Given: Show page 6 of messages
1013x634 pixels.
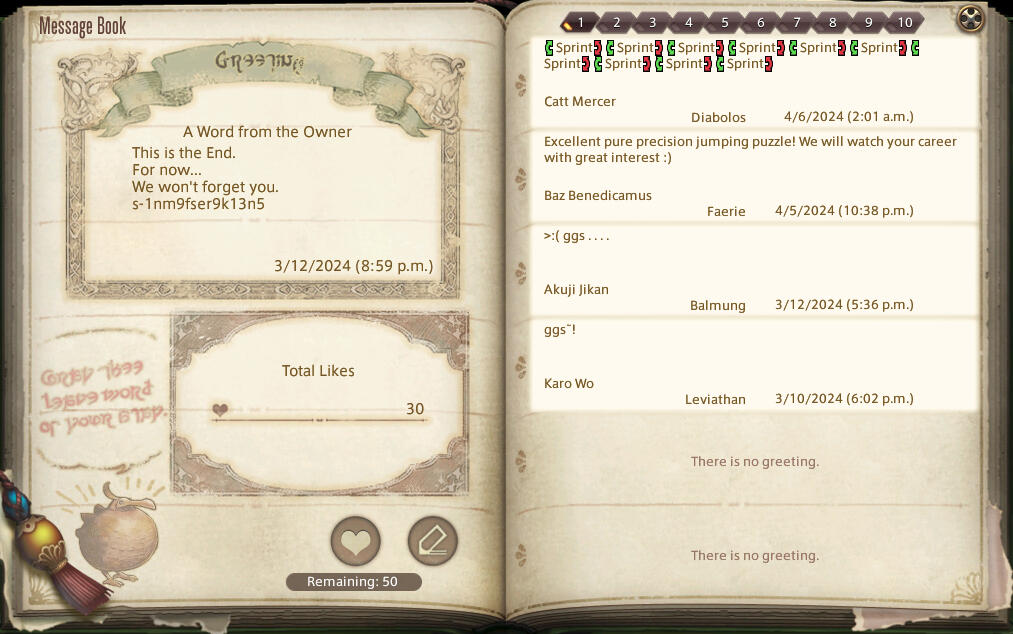Looking at the screenshot, I should coord(760,22).
